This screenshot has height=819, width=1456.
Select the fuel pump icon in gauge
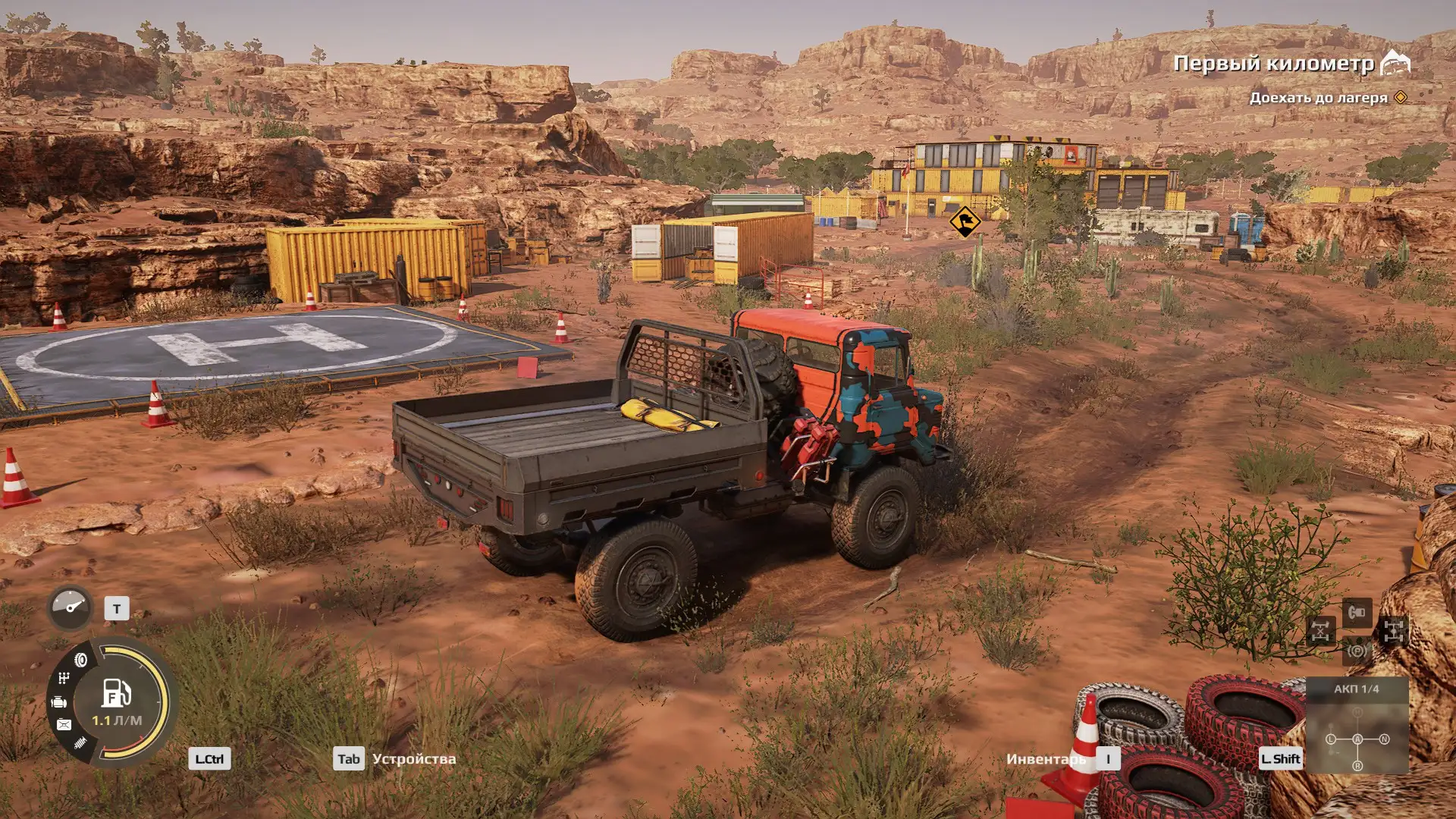pos(116,692)
